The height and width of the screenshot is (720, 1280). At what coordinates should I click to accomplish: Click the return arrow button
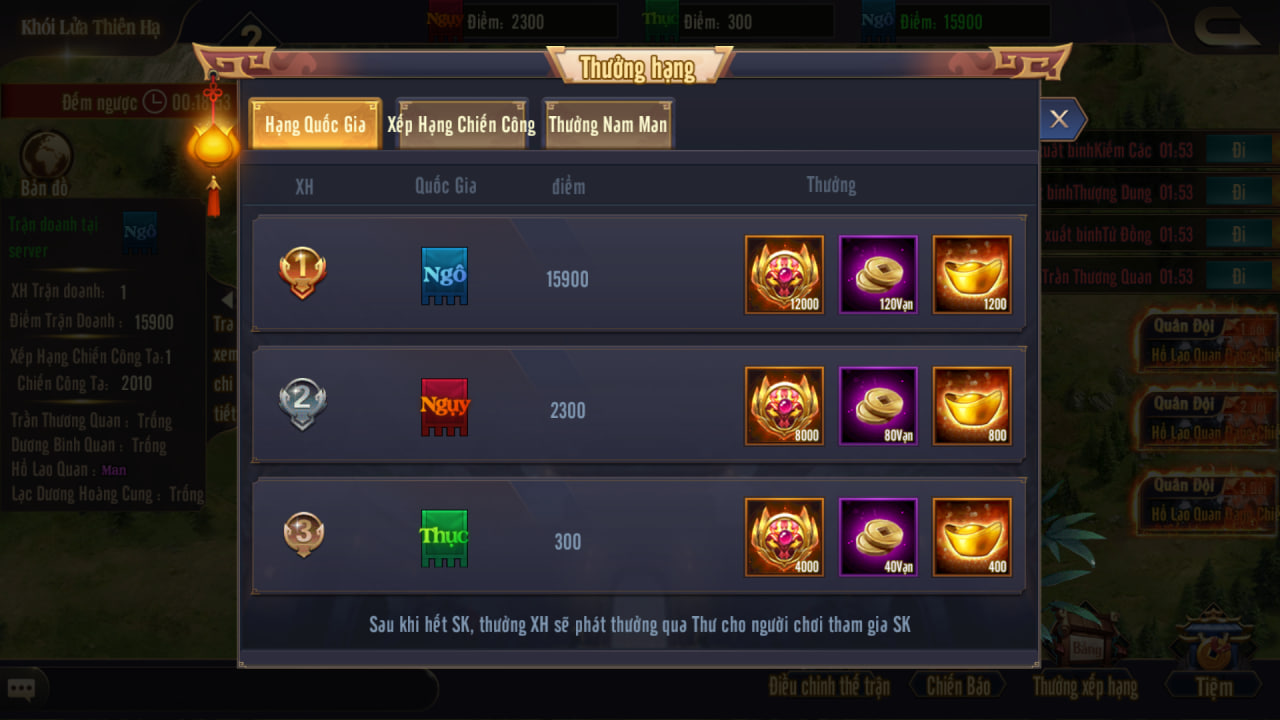coord(1227,28)
